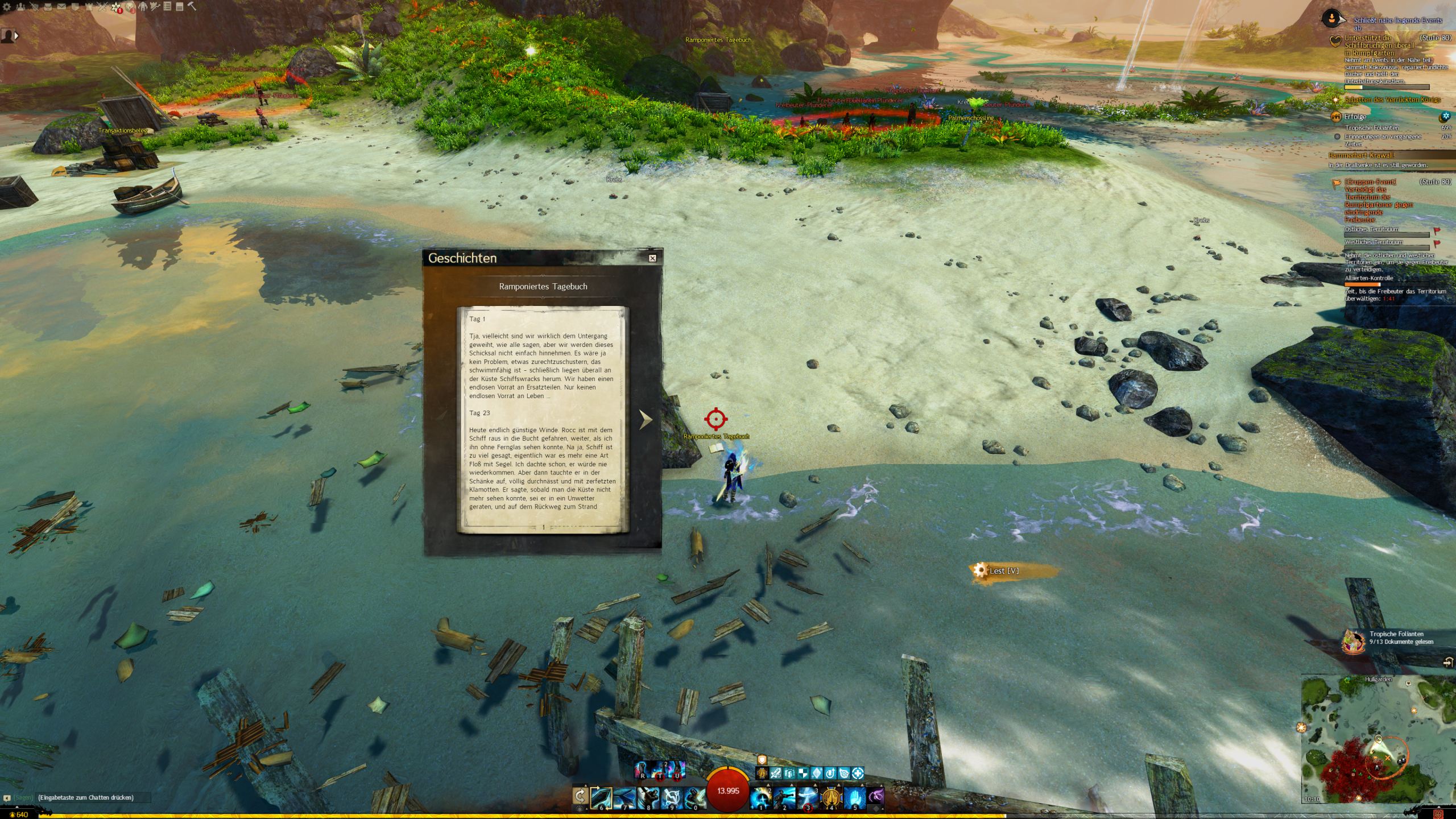
Task: Use the golden elite skill in slot 4
Action: tap(831, 798)
